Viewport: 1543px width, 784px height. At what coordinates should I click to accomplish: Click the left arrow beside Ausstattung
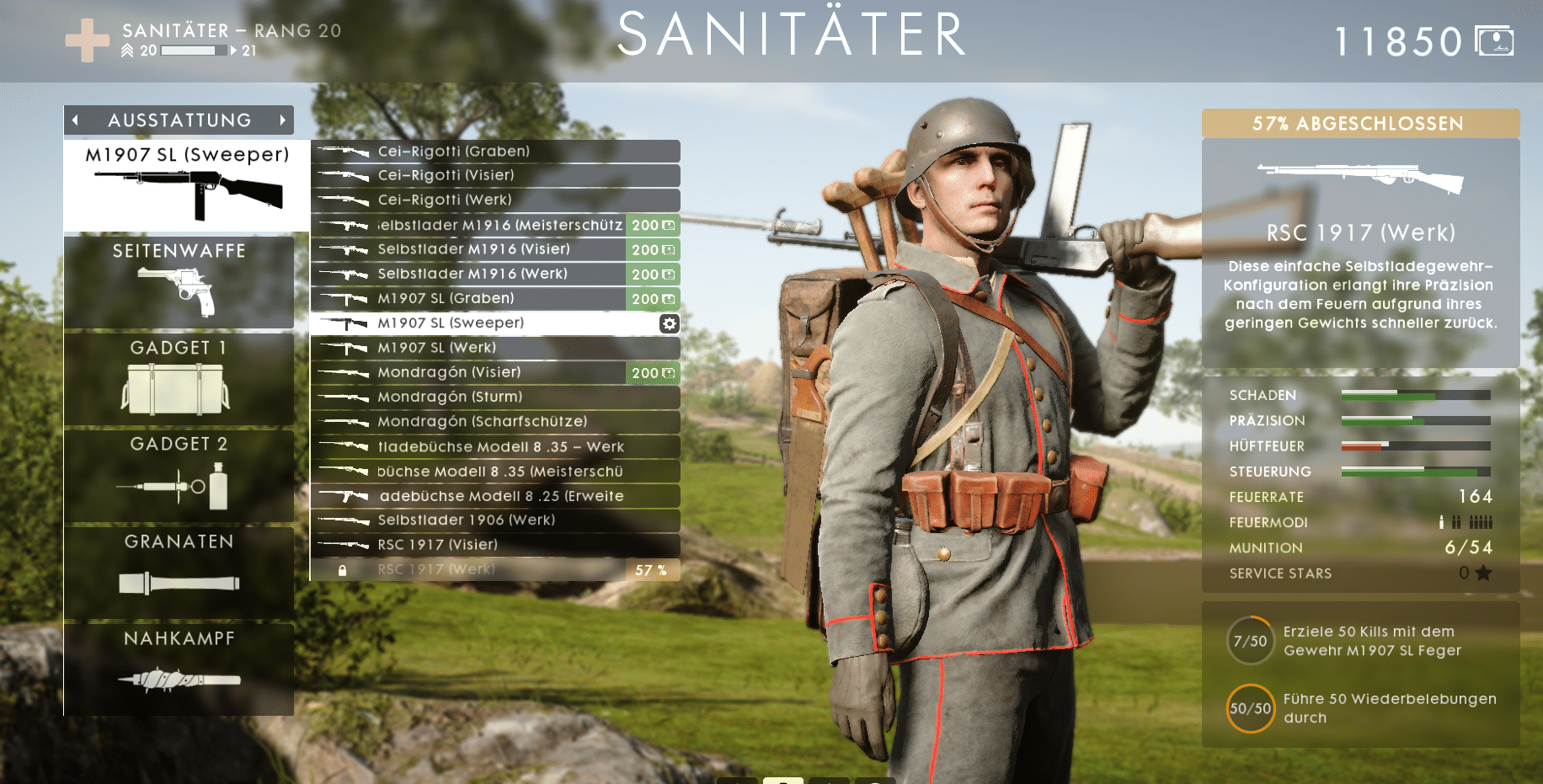[76, 120]
